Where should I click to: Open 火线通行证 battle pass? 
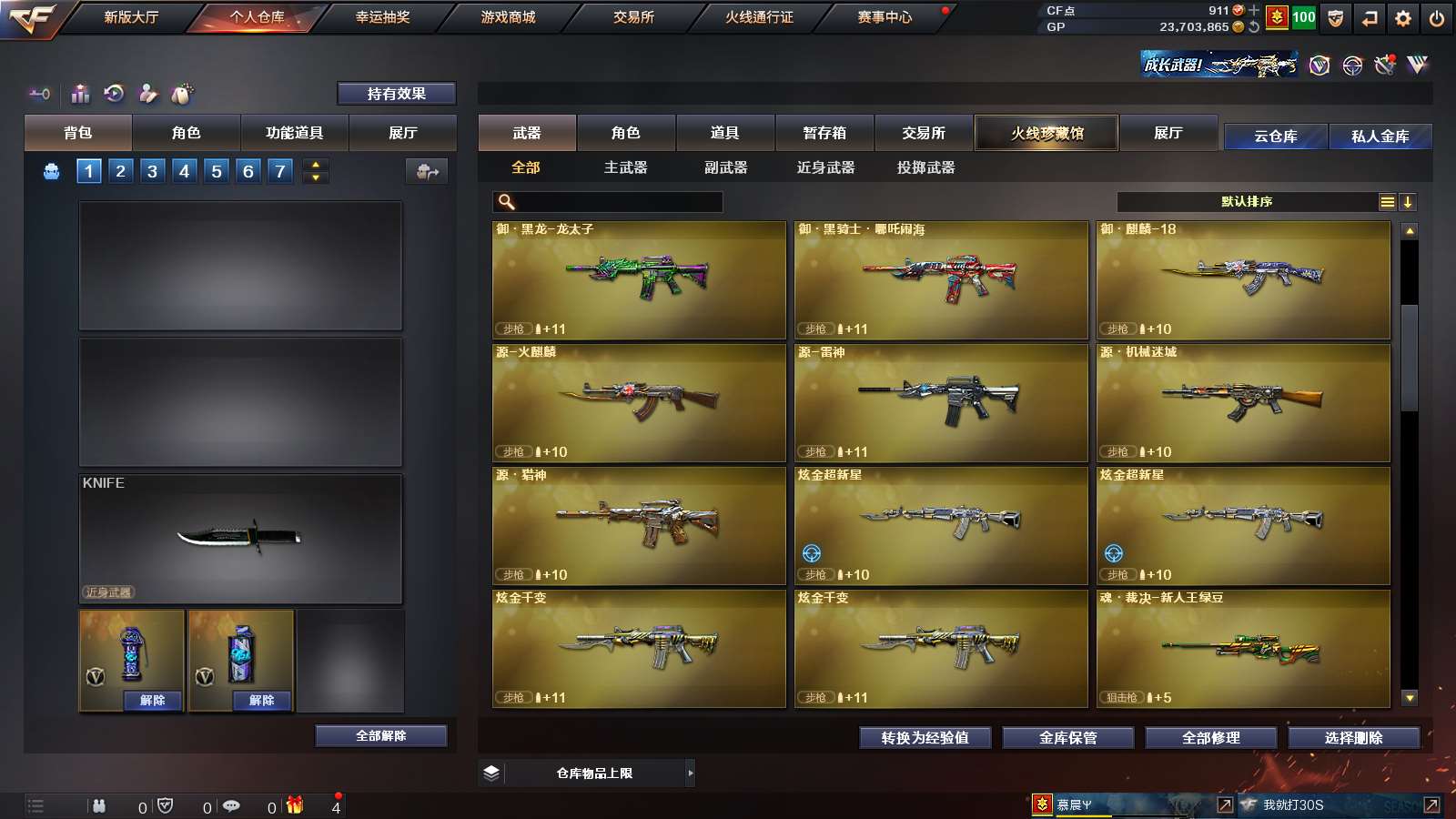pos(759,17)
